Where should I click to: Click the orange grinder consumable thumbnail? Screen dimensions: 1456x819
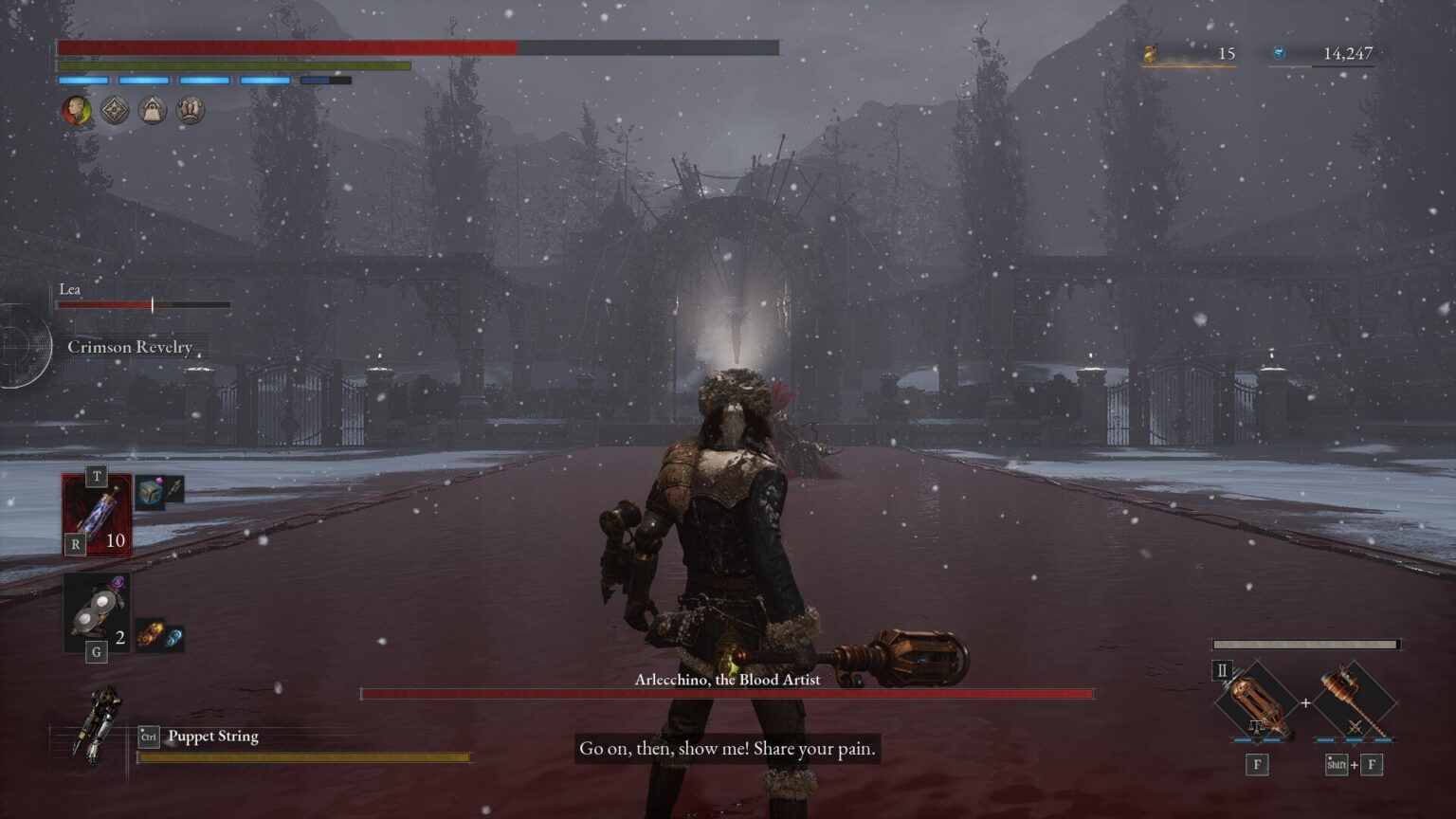coord(150,633)
